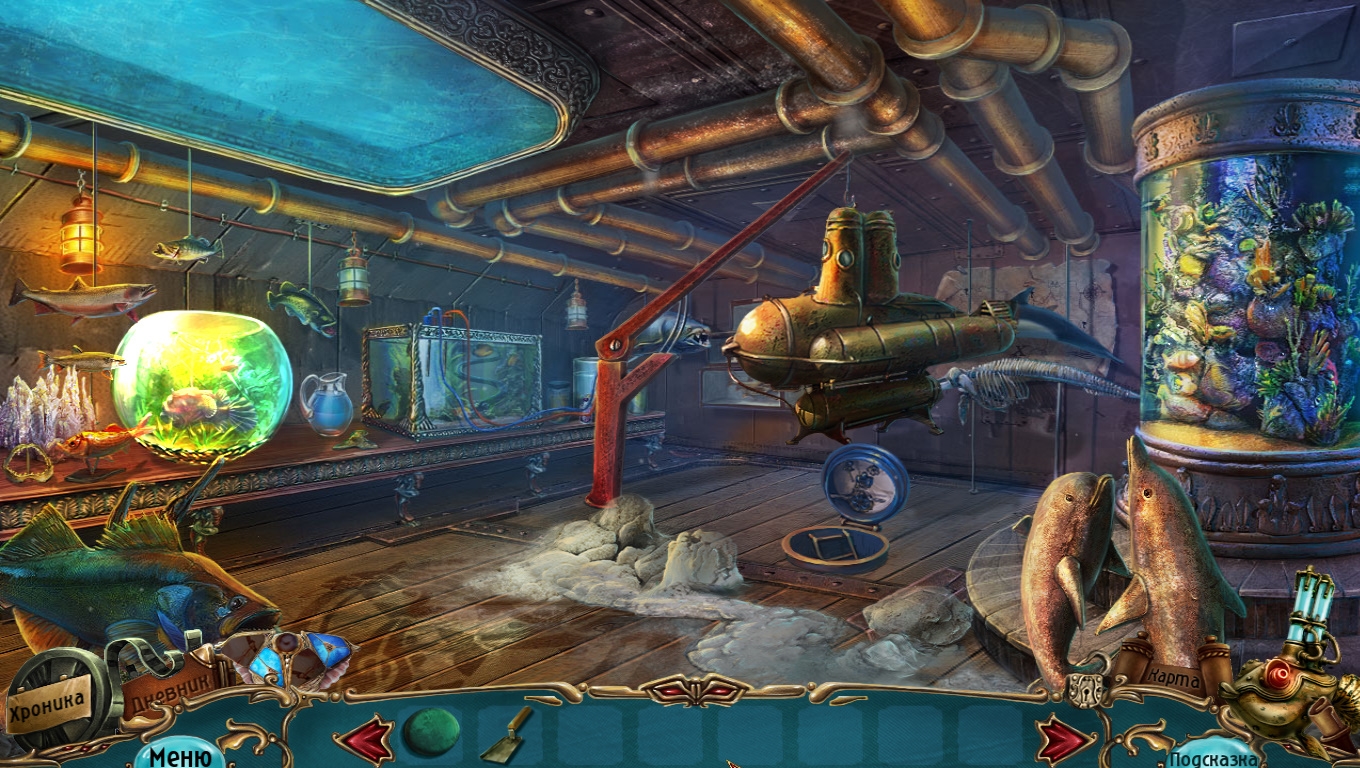This screenshot has width=1360, height=768.
Task: Use the Подсказка hint button
Action: (x=1212, y=757)
